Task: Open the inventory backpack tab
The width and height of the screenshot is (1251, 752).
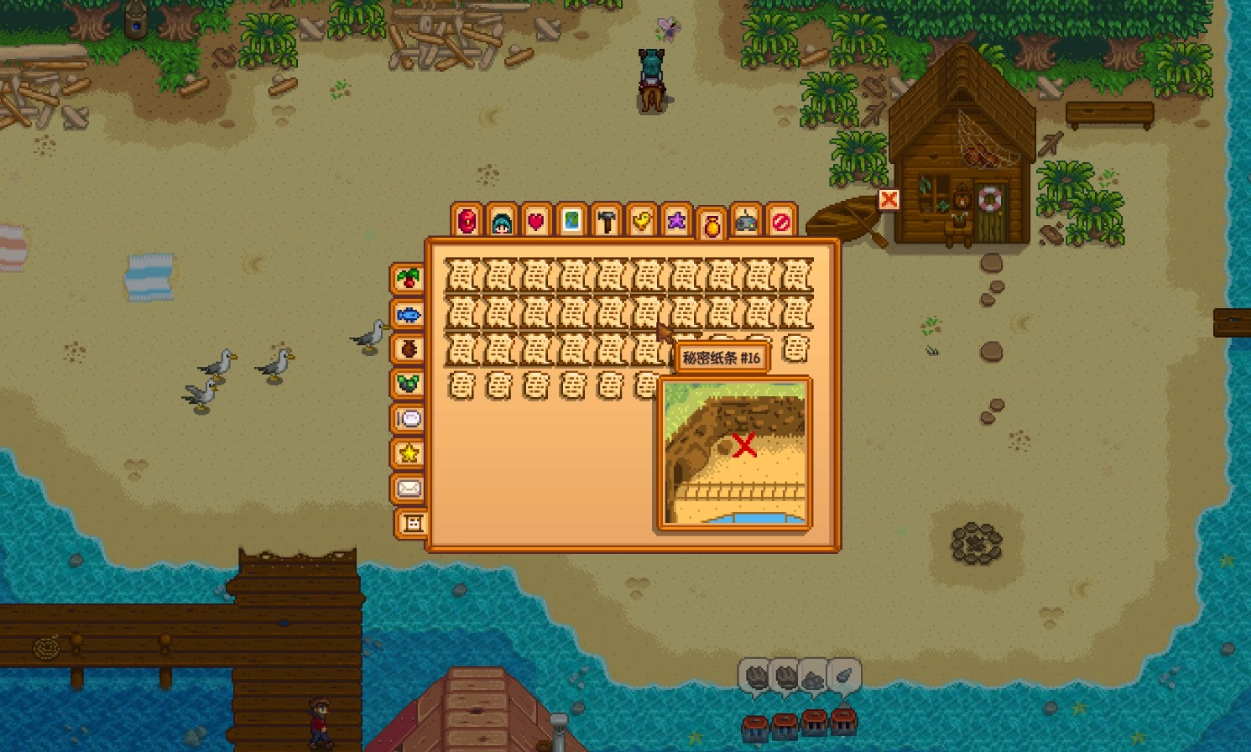Action: (468, 220)
